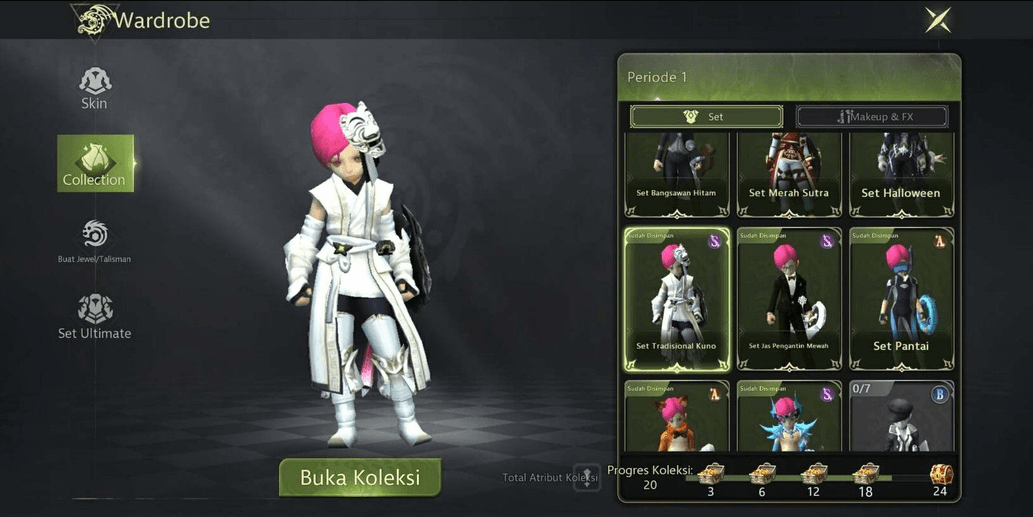Screen dimensions: 1033x517
Task: Close the Wardrobe screen
Action: pos(937,20)
